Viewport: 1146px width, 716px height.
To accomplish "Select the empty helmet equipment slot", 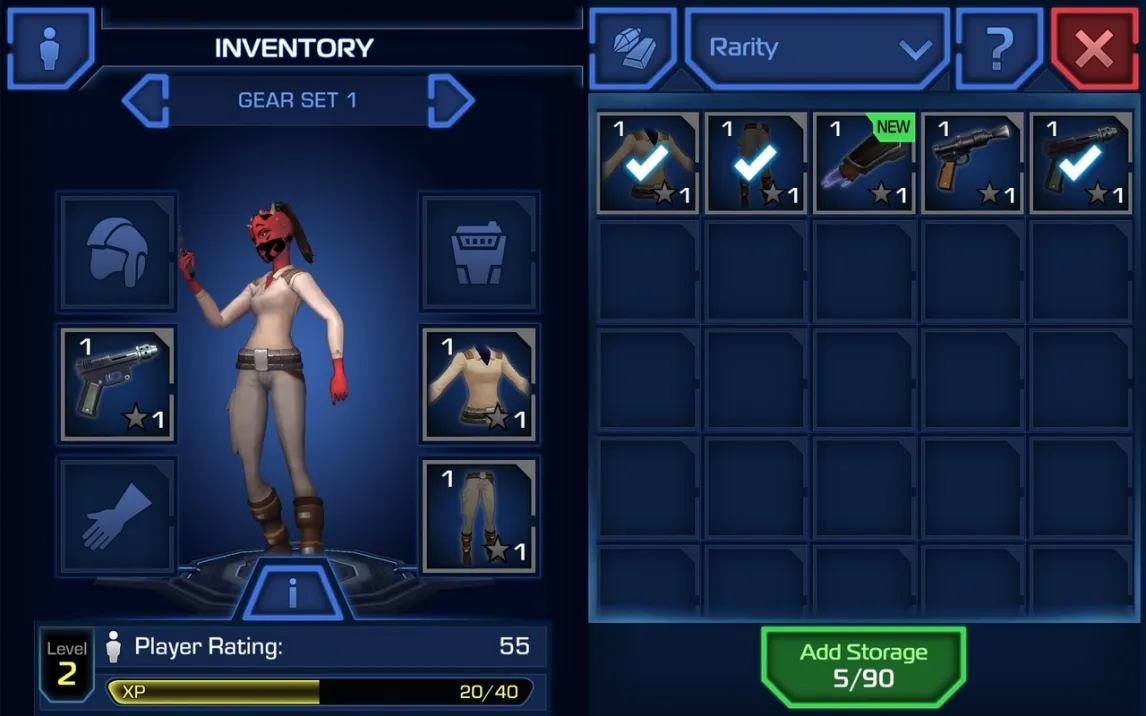I will click(118, 252).
